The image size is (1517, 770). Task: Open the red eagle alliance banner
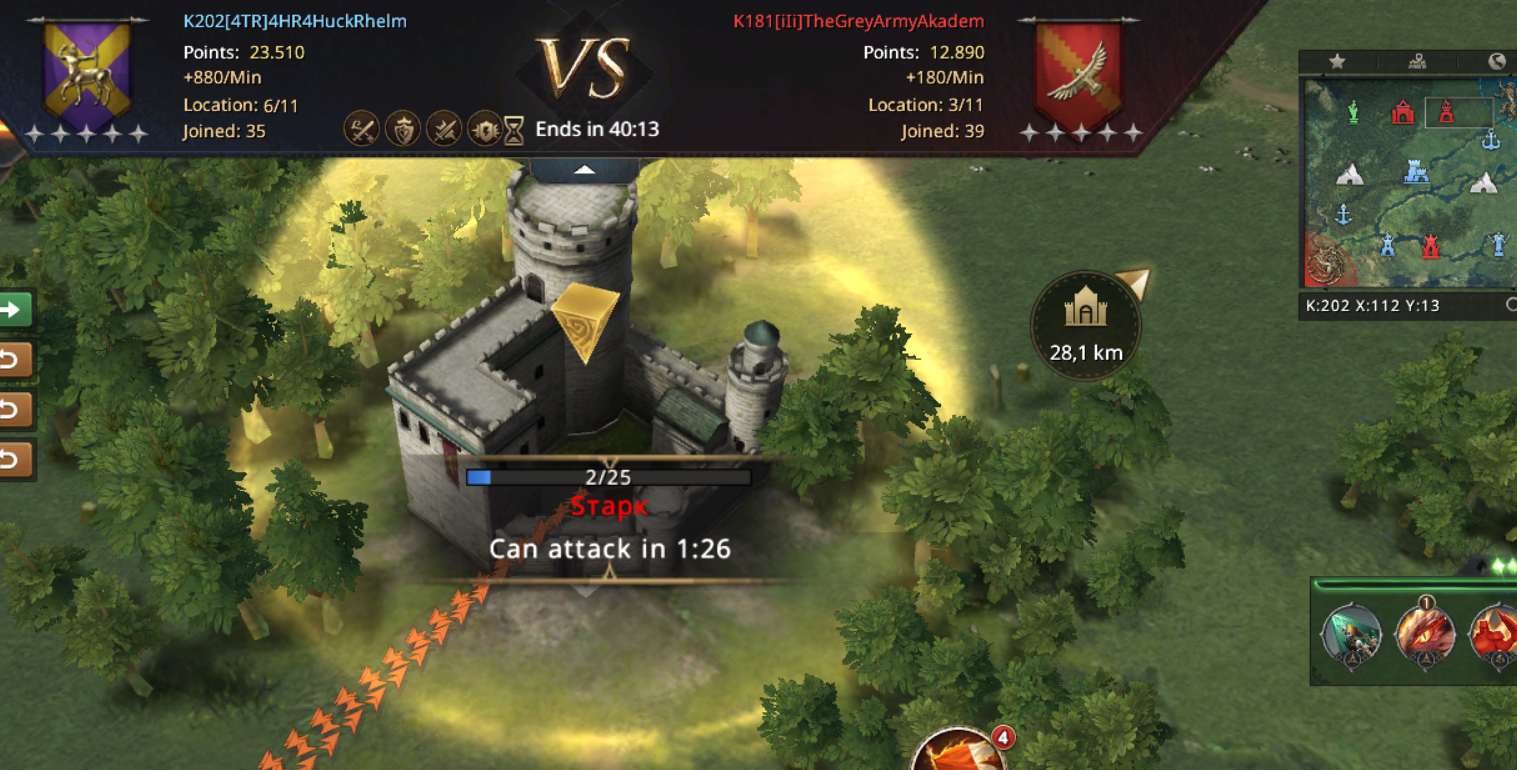(x=1077, y=72)
